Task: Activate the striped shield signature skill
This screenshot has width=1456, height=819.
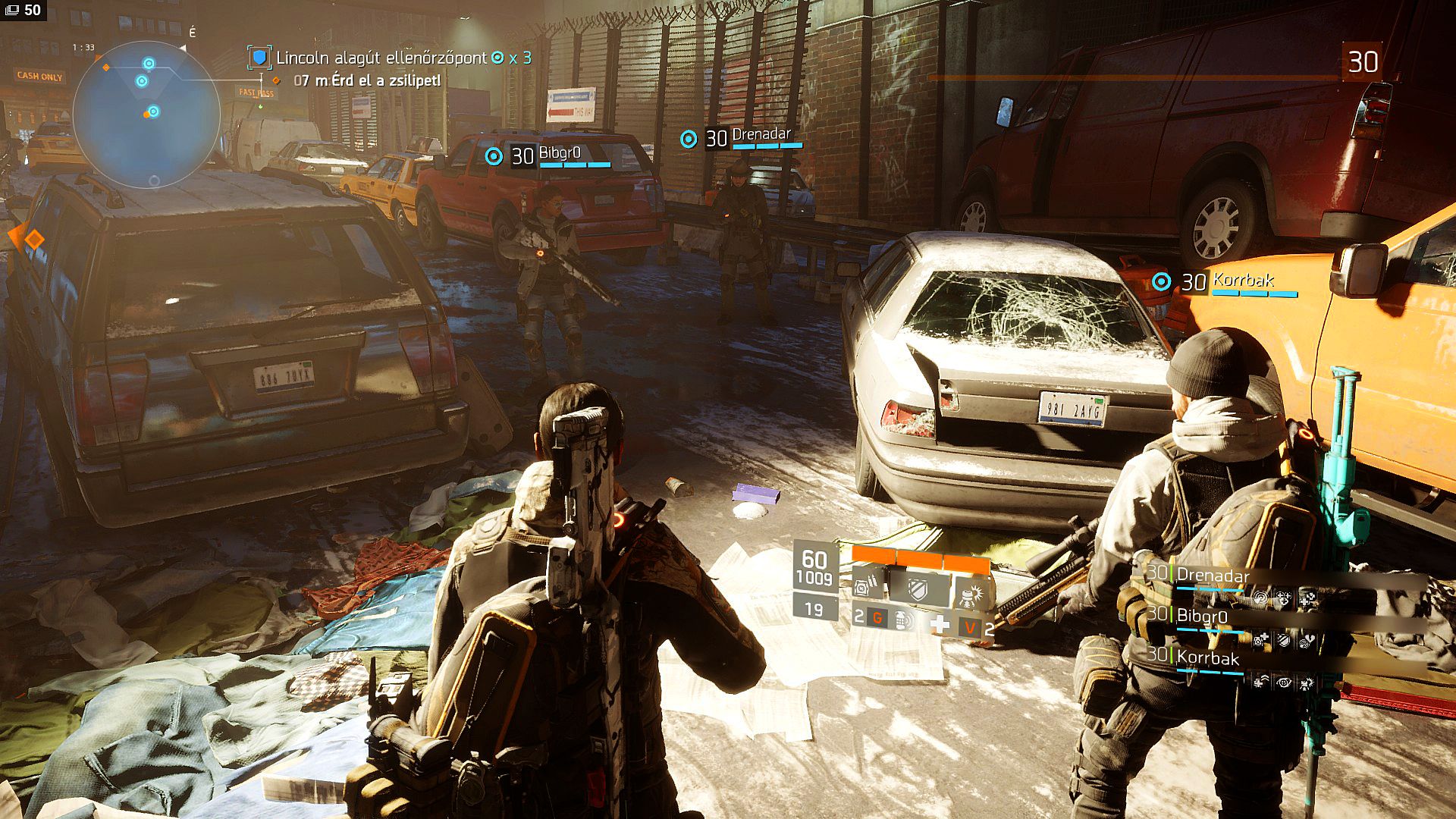Action: (x=918, y=588)
